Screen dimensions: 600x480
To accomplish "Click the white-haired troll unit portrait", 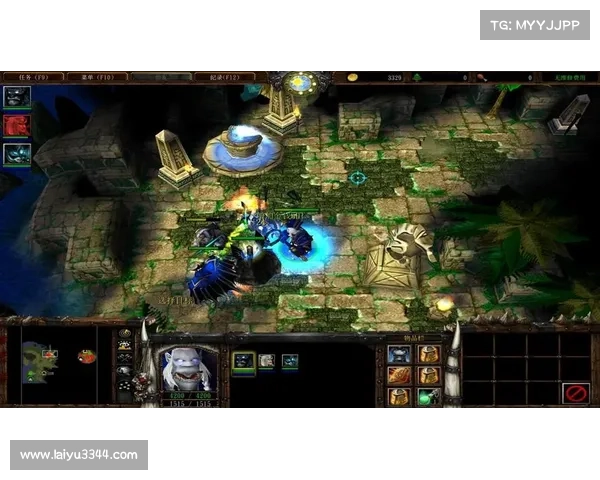I will 189,368.
